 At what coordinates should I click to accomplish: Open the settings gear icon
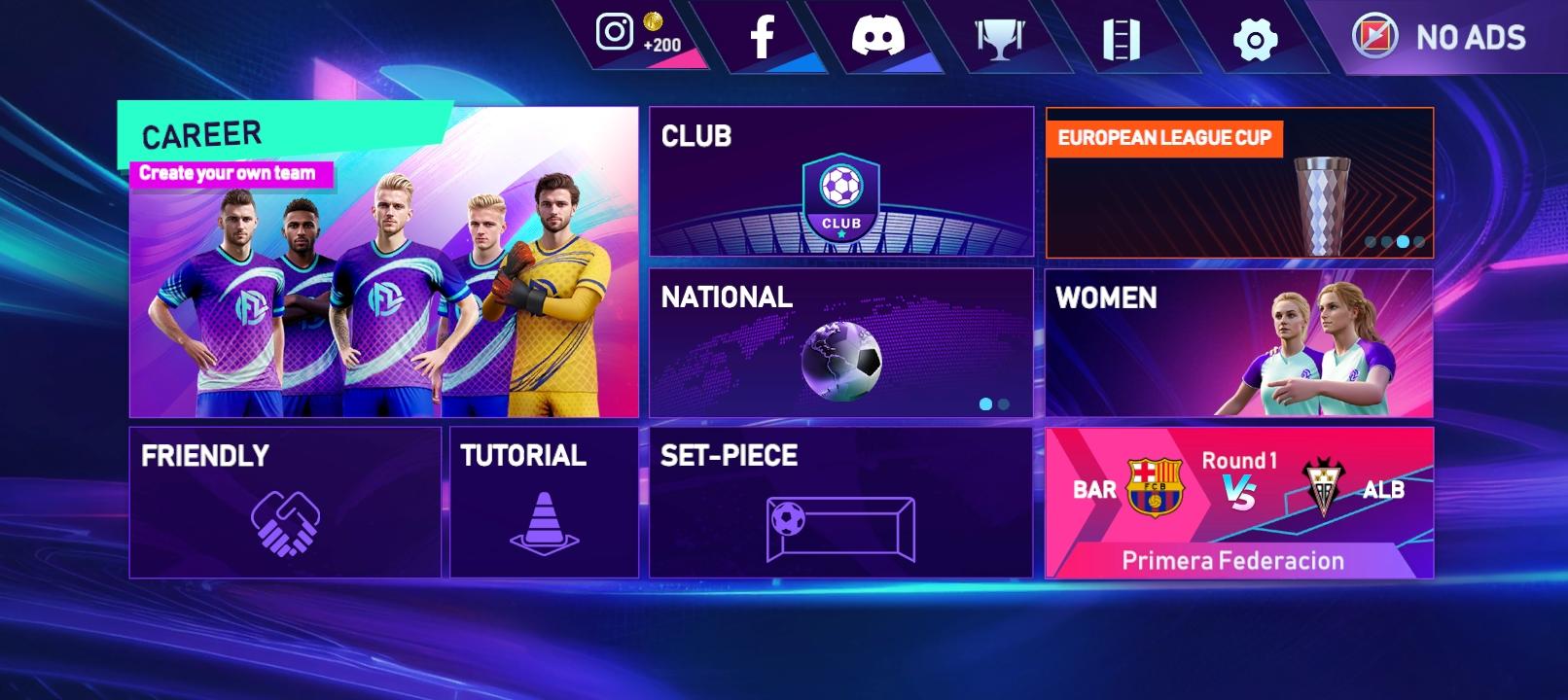[1256, 39]
